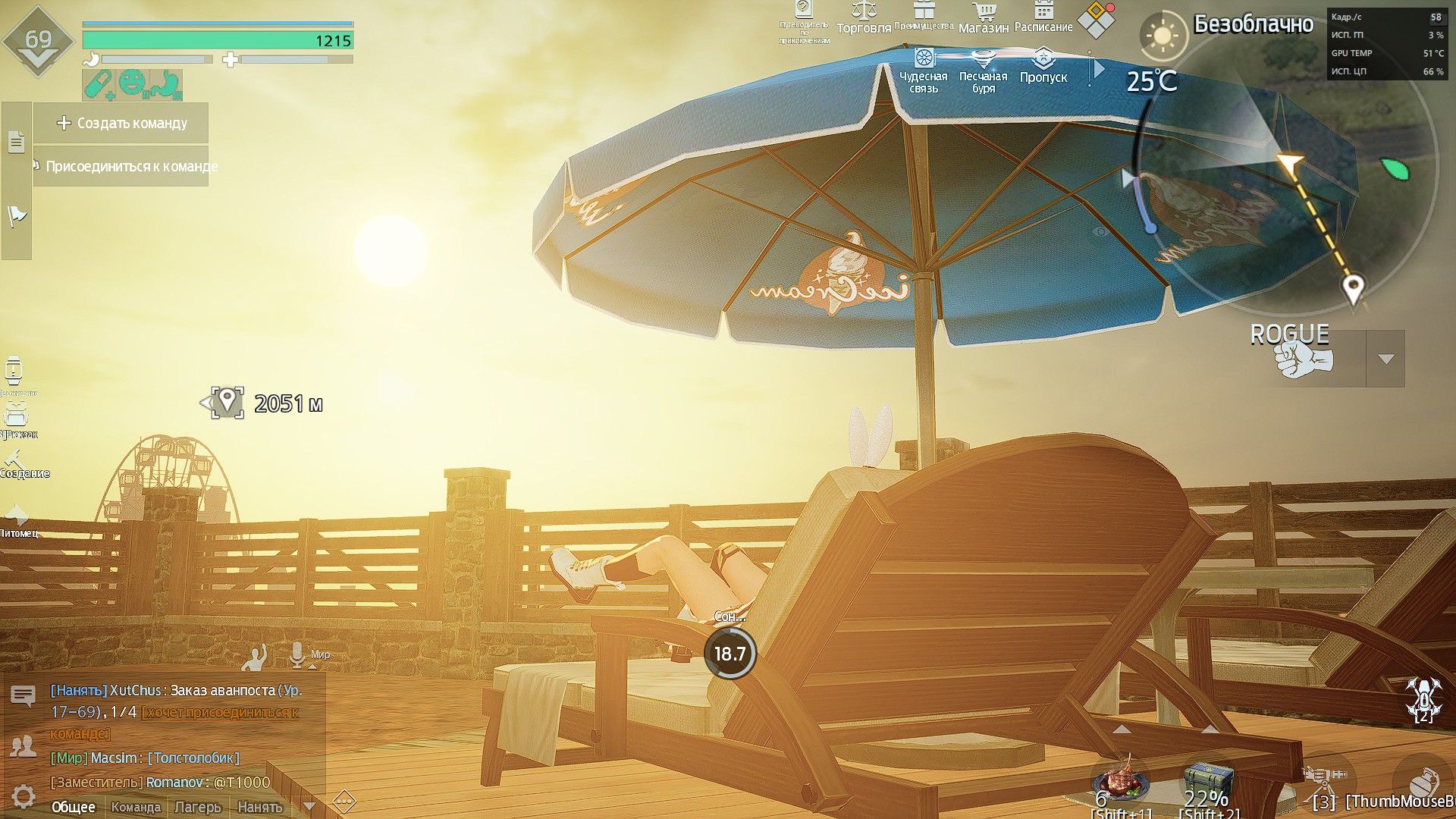
Task: Switch to the Нанять chat tab
Action: click(x=260, y=807)
